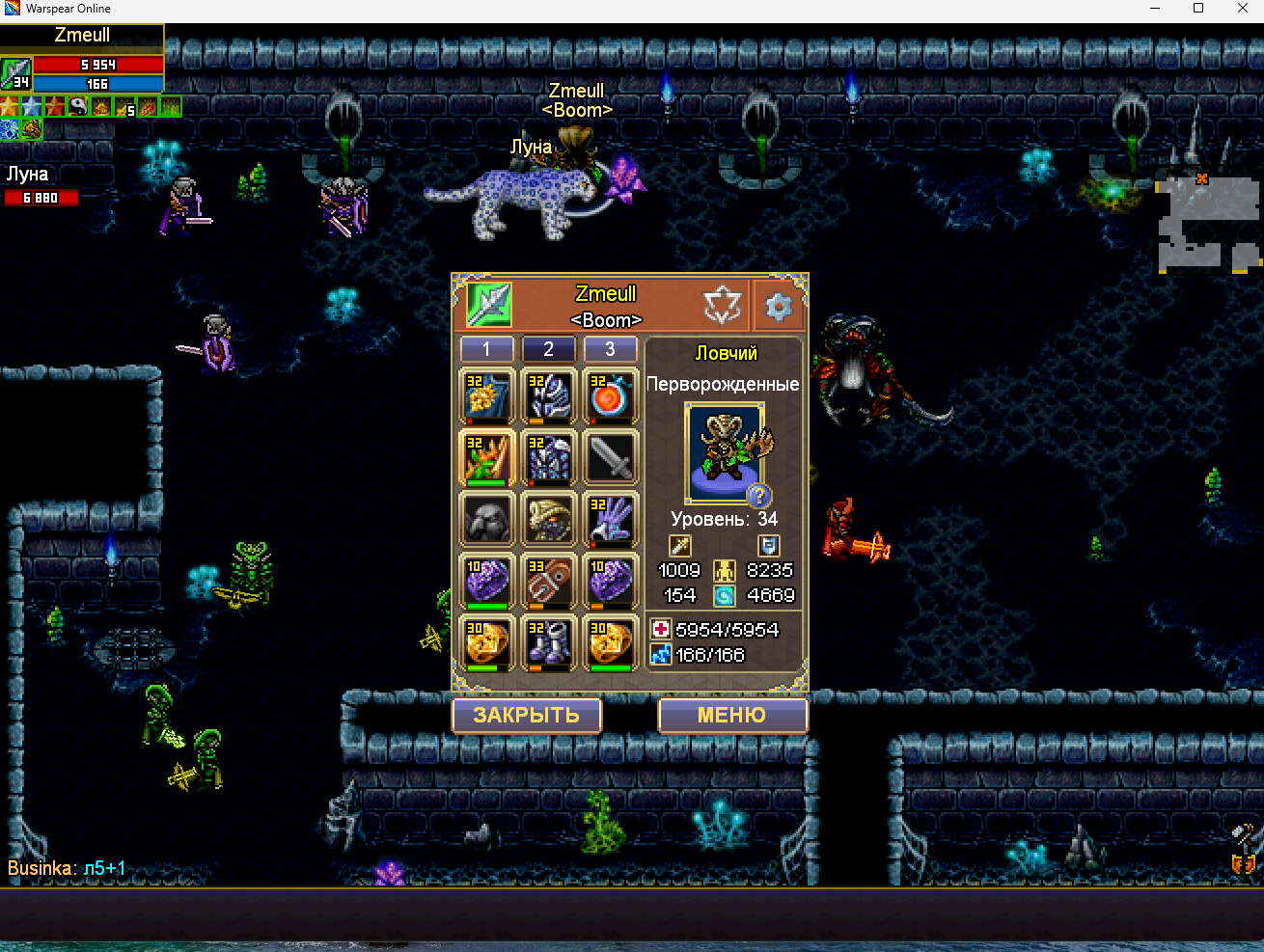Select the level 33 leather belt slot
Viewport: 1264px width, 952px height.
pyautogui.click(x=548, y=581)
